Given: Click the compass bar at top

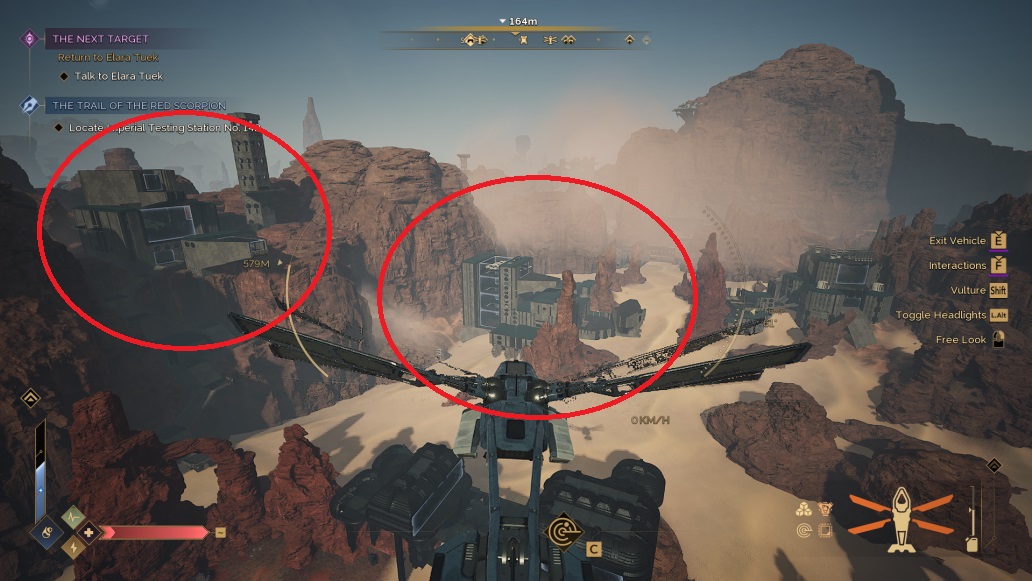Looking at the screenshot, I should click(x=517, y=40).
